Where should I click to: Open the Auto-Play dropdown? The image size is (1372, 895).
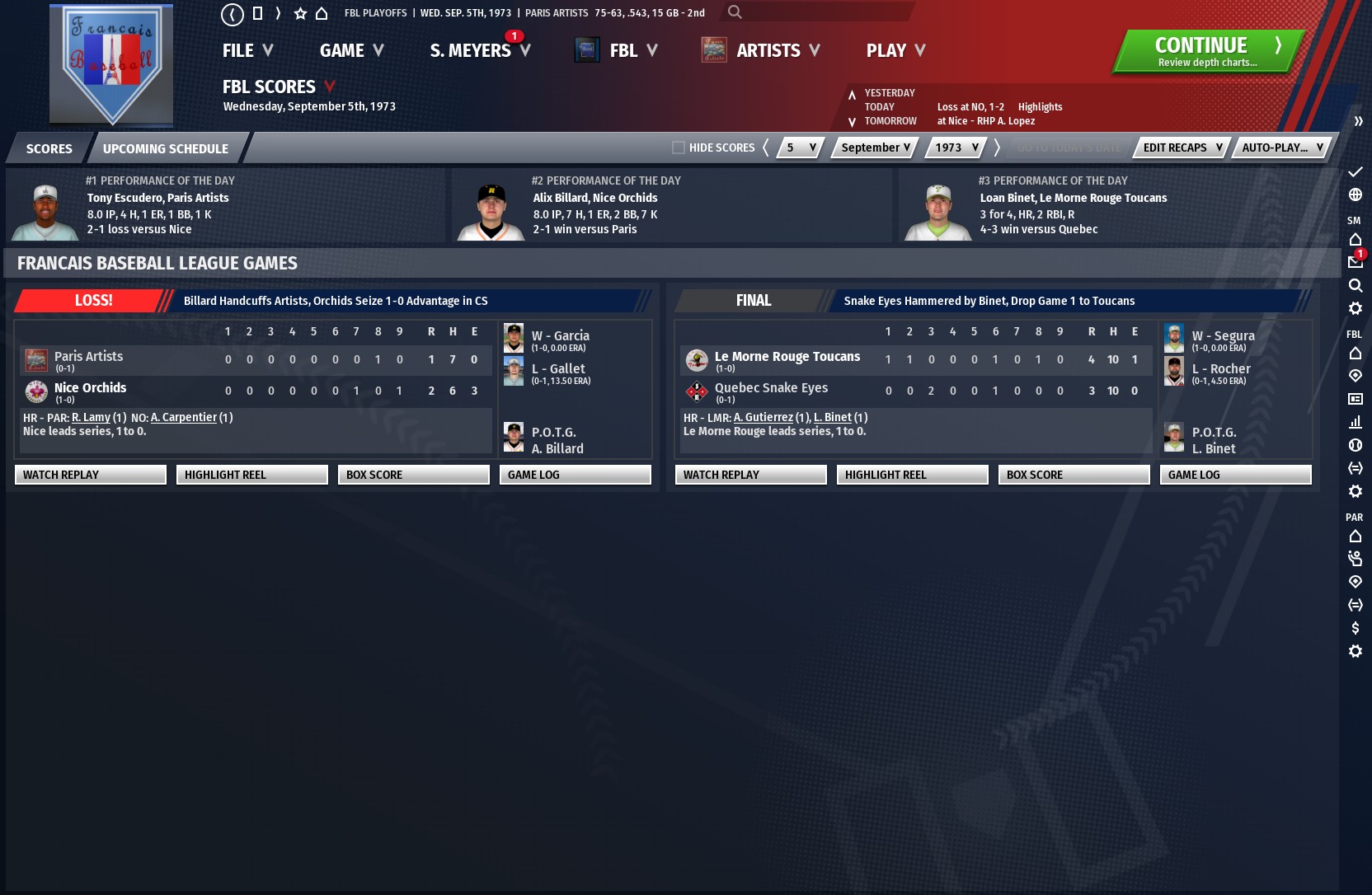(x=1281, y=148)
